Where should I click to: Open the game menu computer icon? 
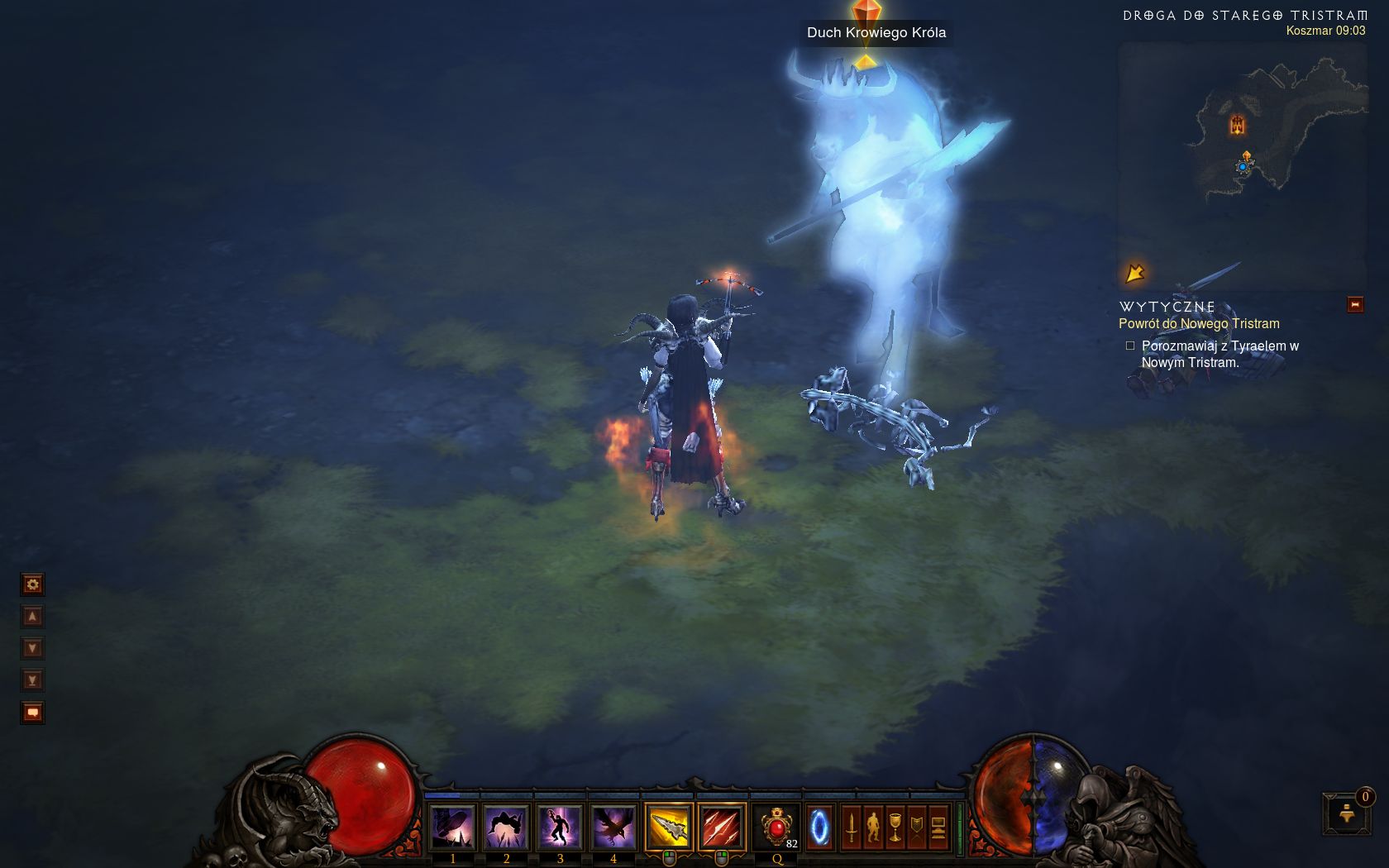pos(938,827)
